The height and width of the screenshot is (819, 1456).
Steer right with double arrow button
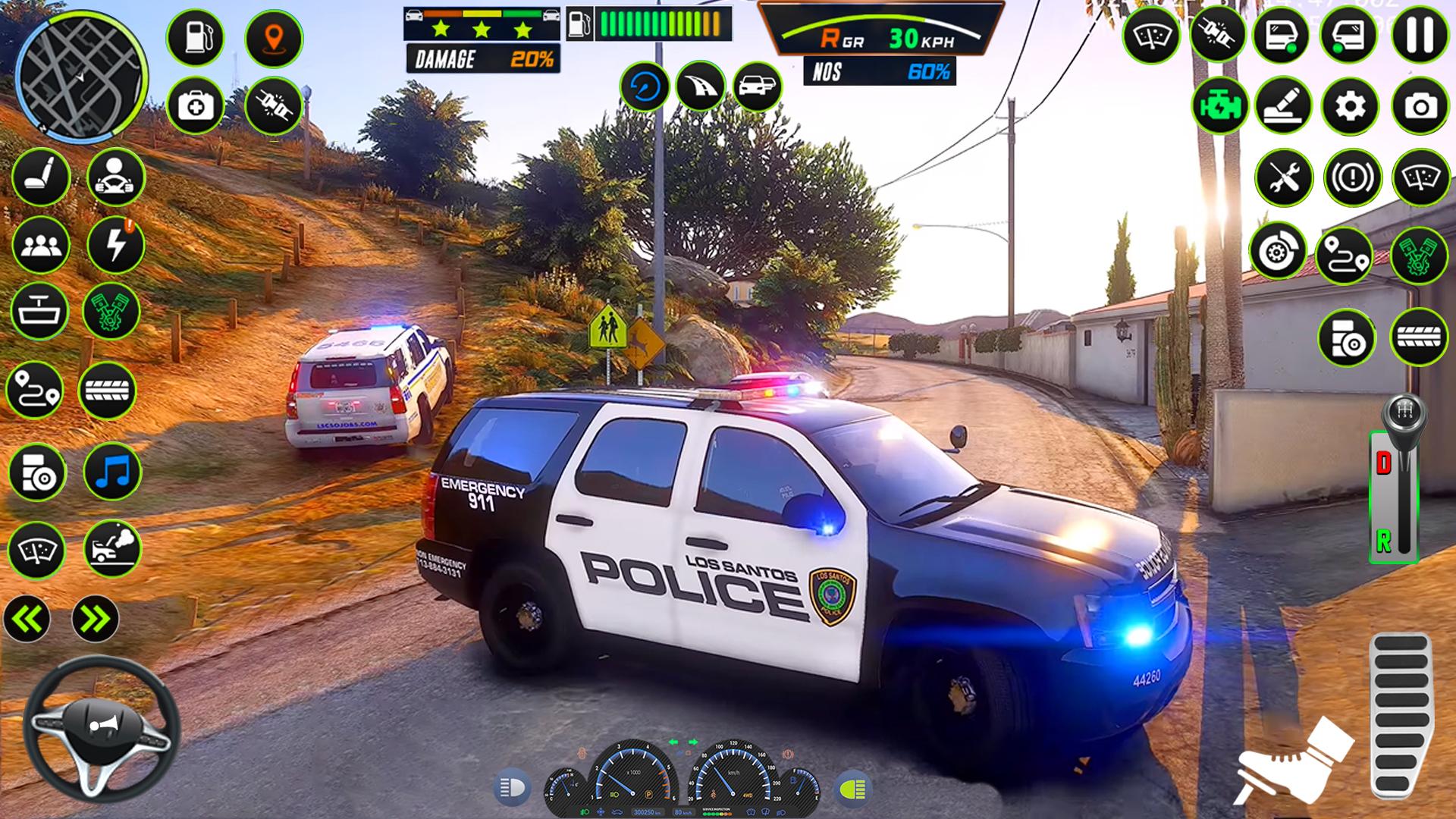[x=96, y=619]
